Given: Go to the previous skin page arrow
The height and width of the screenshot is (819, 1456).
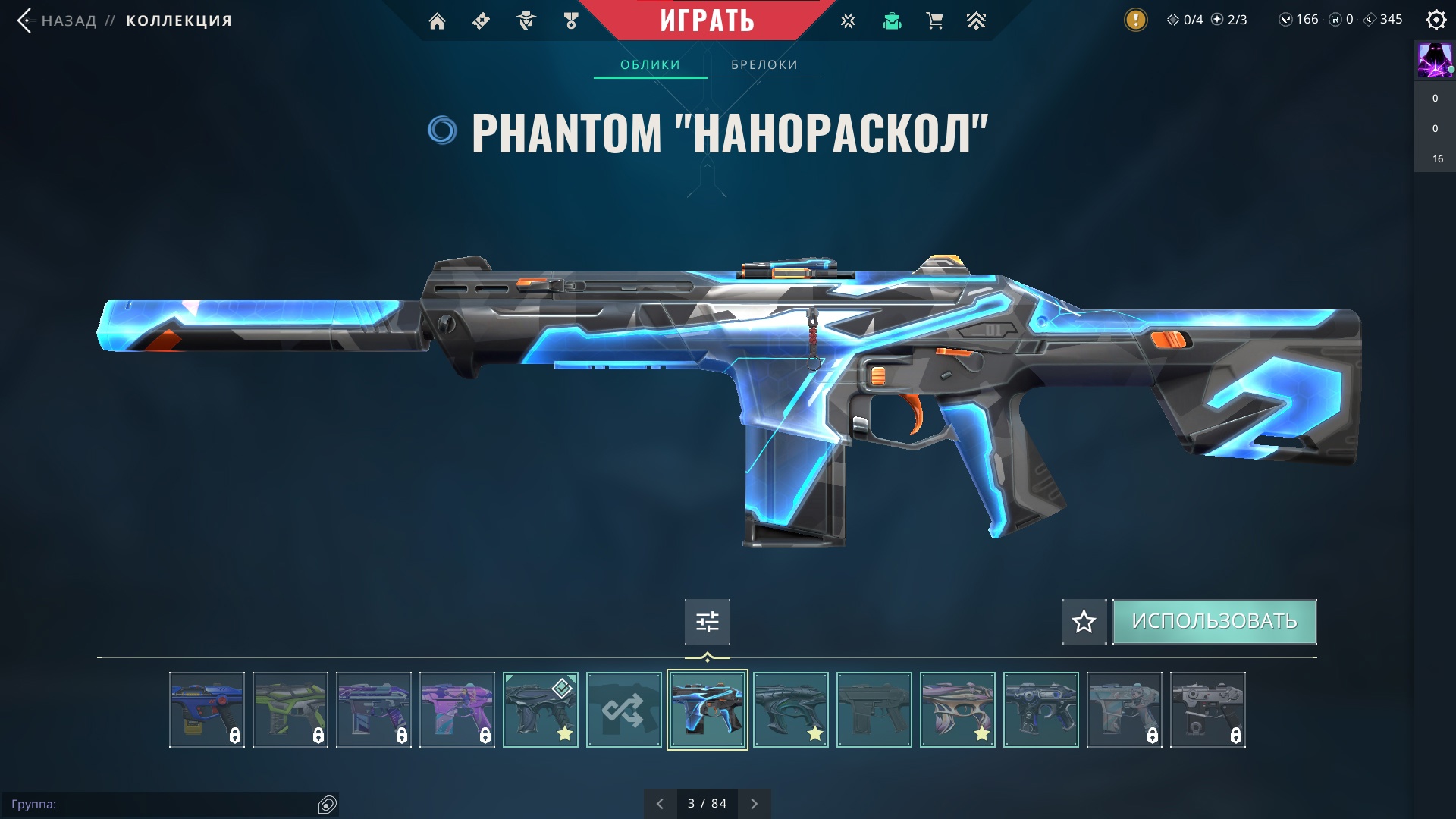Looking at the screenshot, I should tap(660, 804).
